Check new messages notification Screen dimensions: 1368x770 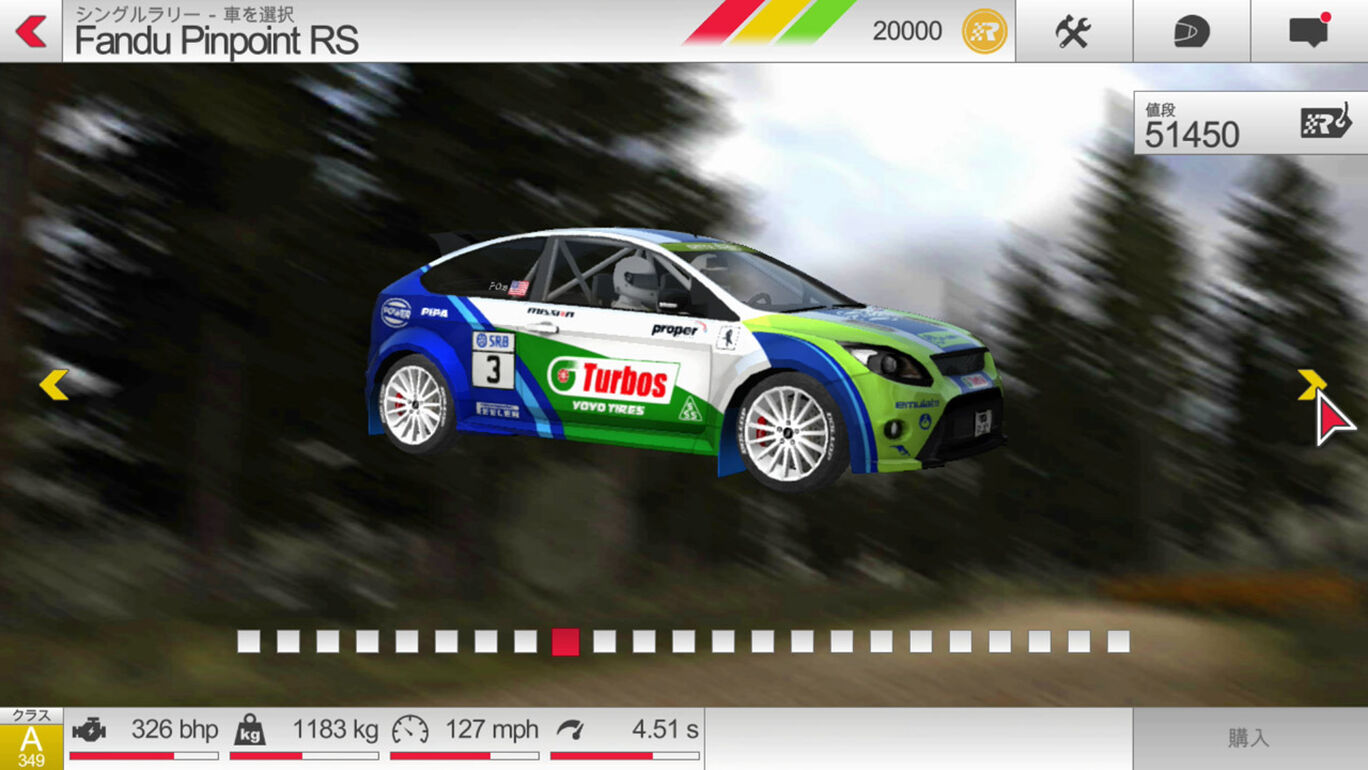click(x=1310, y=29)
